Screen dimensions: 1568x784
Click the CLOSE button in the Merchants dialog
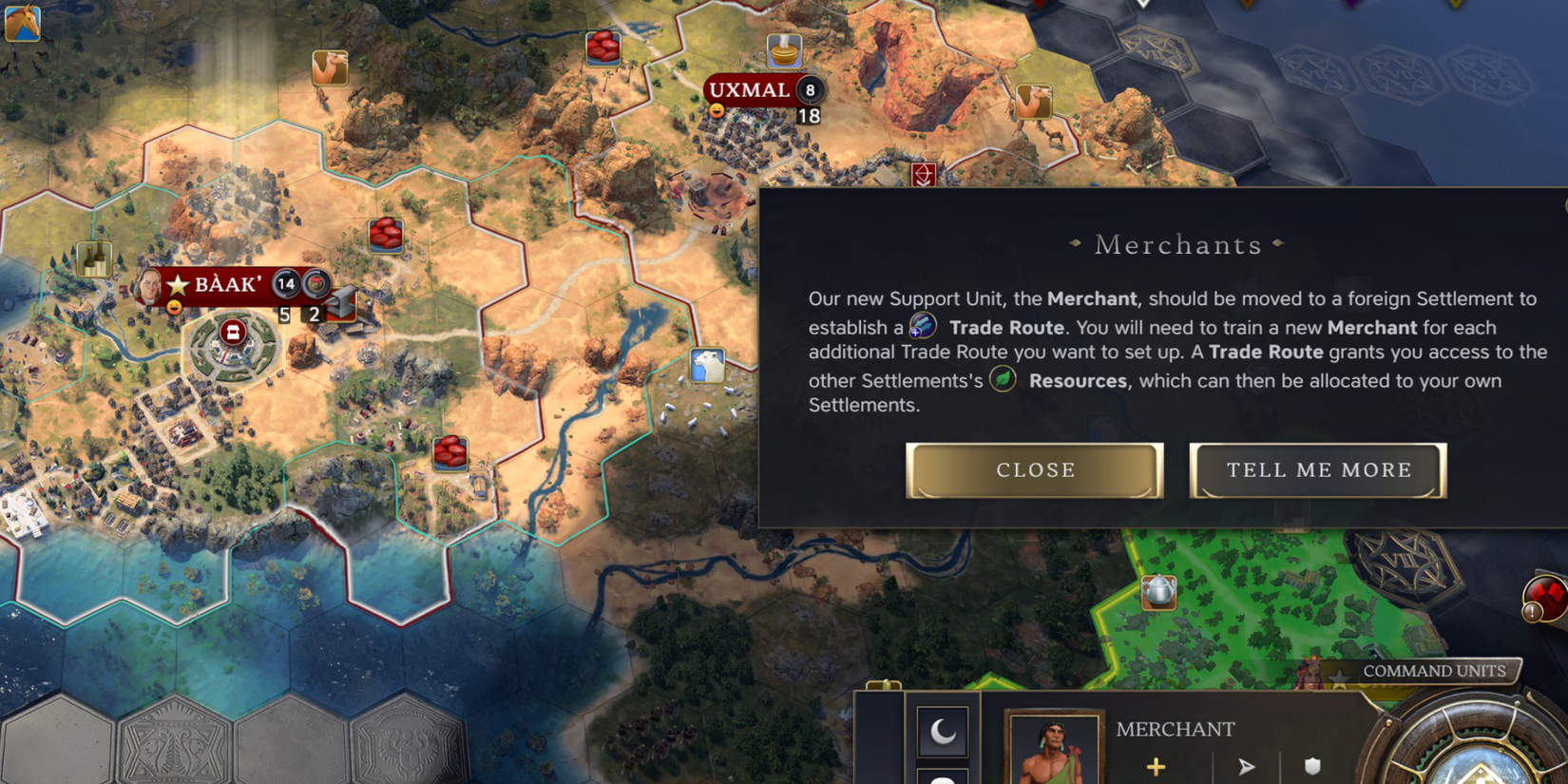(x=1034, y=469)
